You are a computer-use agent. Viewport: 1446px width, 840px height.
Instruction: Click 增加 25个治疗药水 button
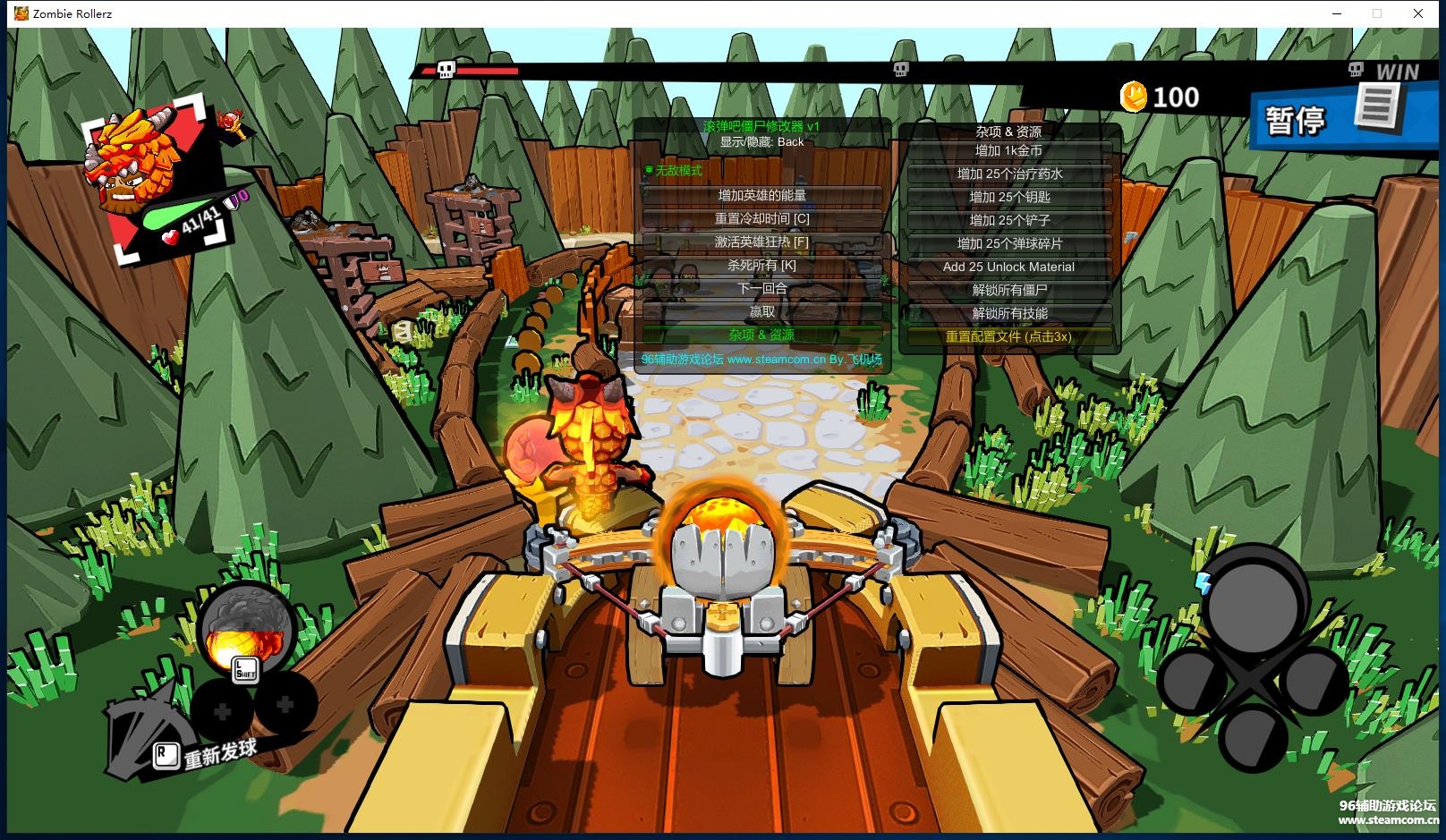(1008, 174)
